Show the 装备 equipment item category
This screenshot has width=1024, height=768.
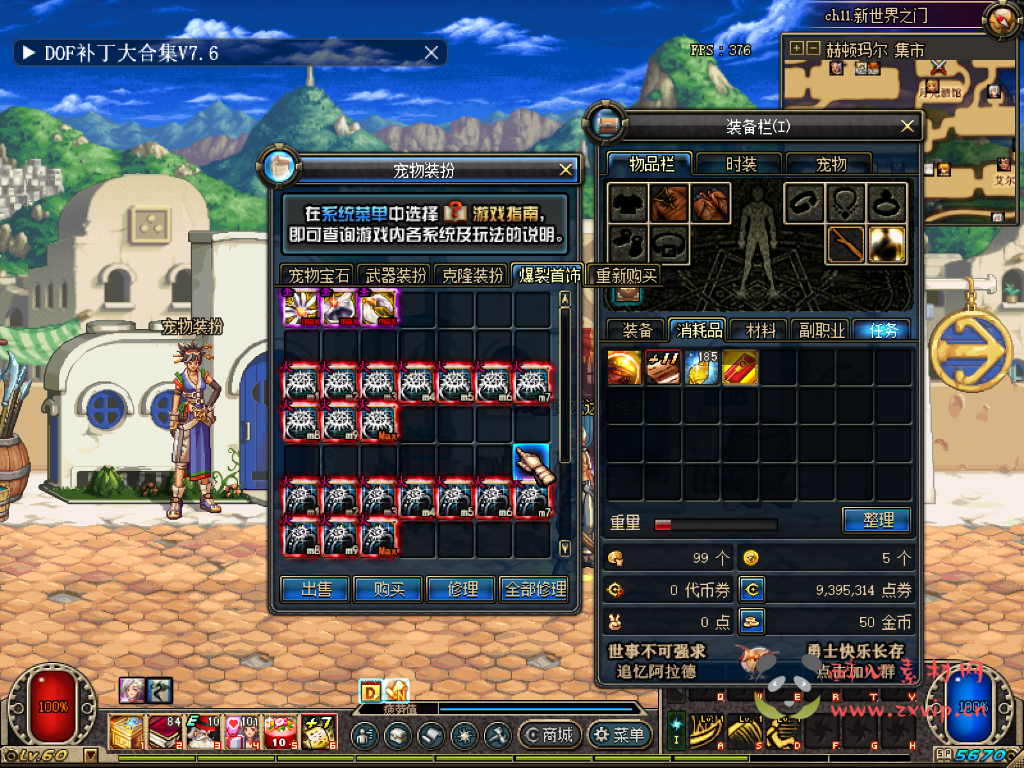pyautogui.click(x=637, y=330)
